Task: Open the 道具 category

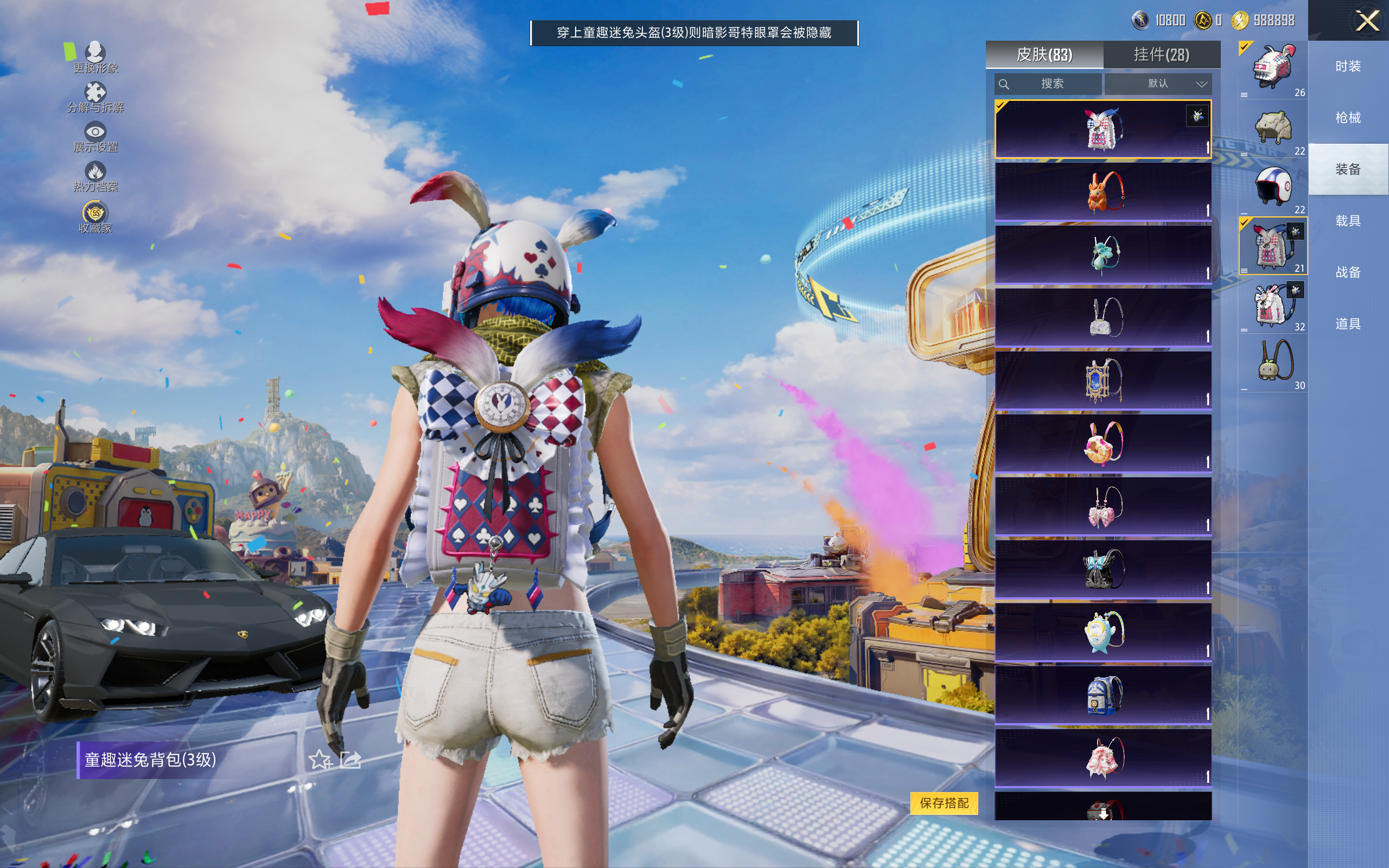Action: (x=1348, y=324)
